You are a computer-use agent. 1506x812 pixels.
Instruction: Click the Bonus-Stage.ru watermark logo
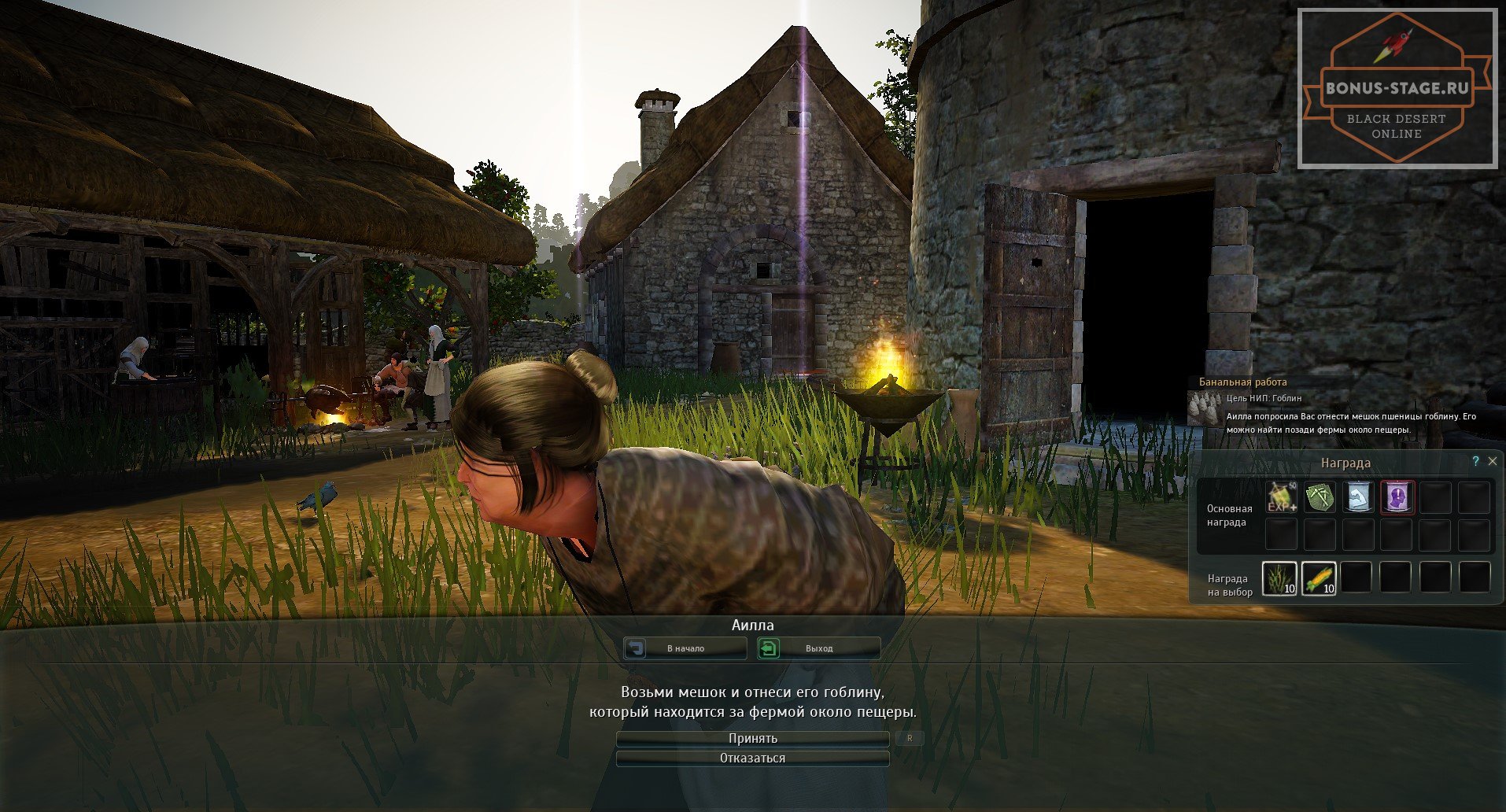pos(1397,88)
